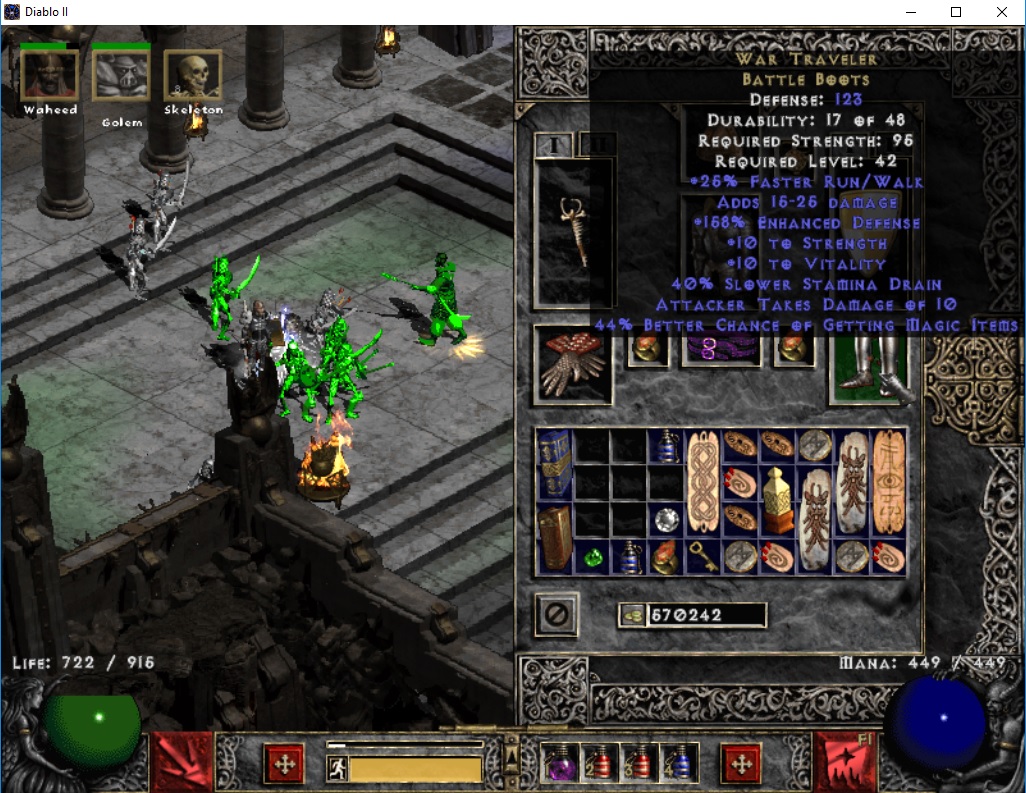Maximize the Diablo II window
This screenshot has width=1026, height=793.
coord(955,13)
